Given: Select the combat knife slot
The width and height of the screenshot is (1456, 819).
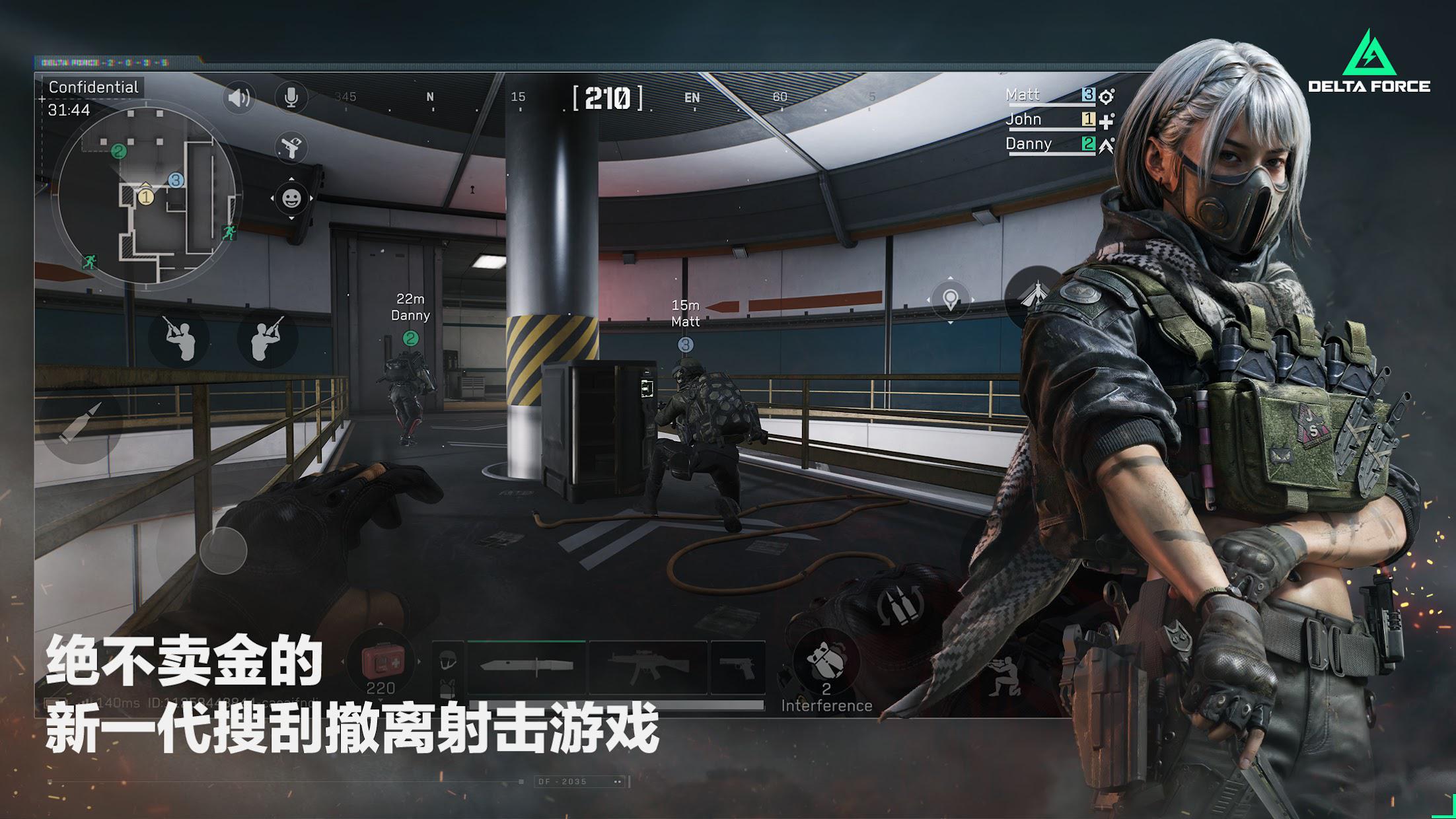Looking at the screenshot, I should point(527,667).
